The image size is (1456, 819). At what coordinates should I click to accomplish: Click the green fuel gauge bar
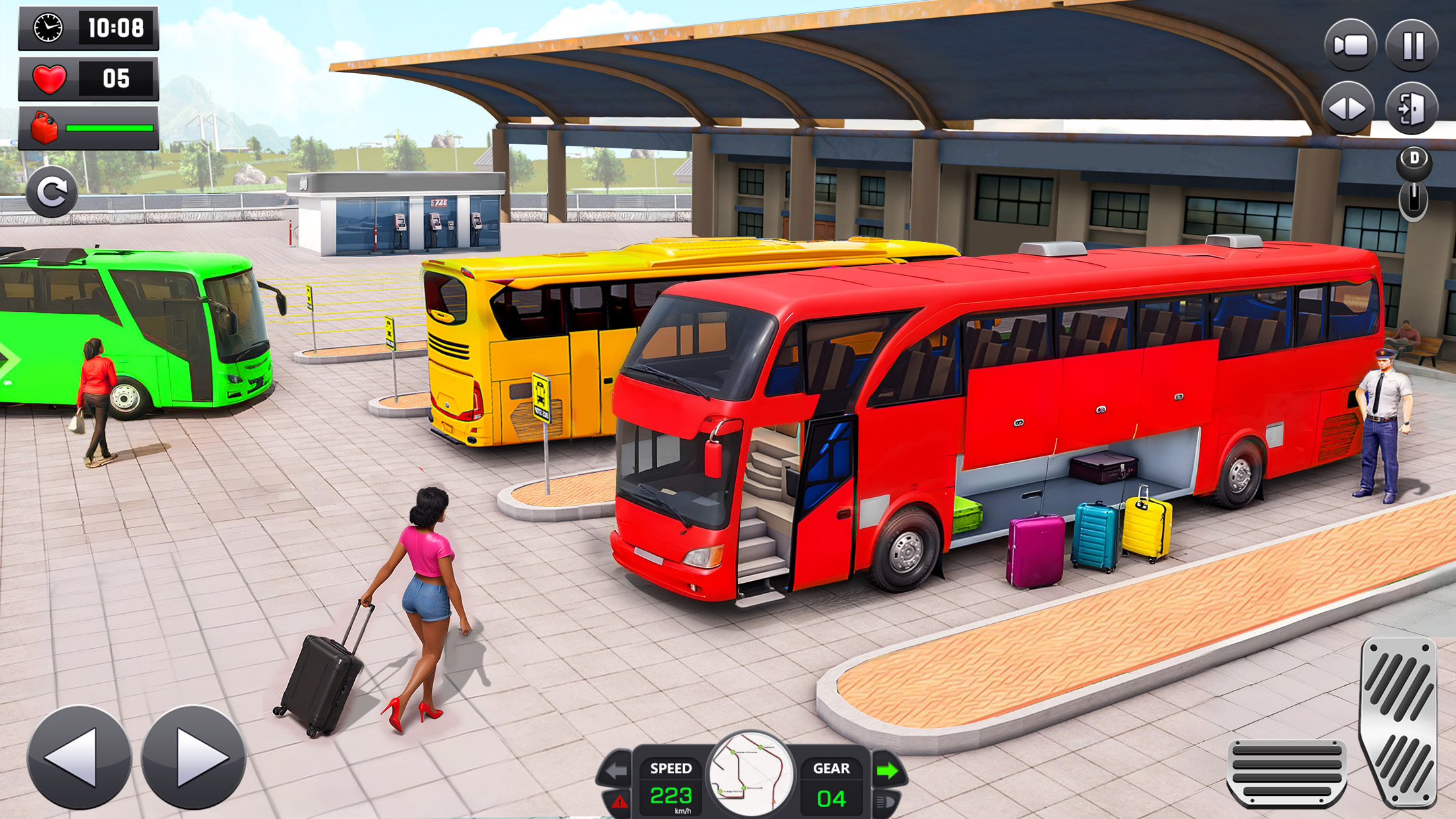pos(109,129)
